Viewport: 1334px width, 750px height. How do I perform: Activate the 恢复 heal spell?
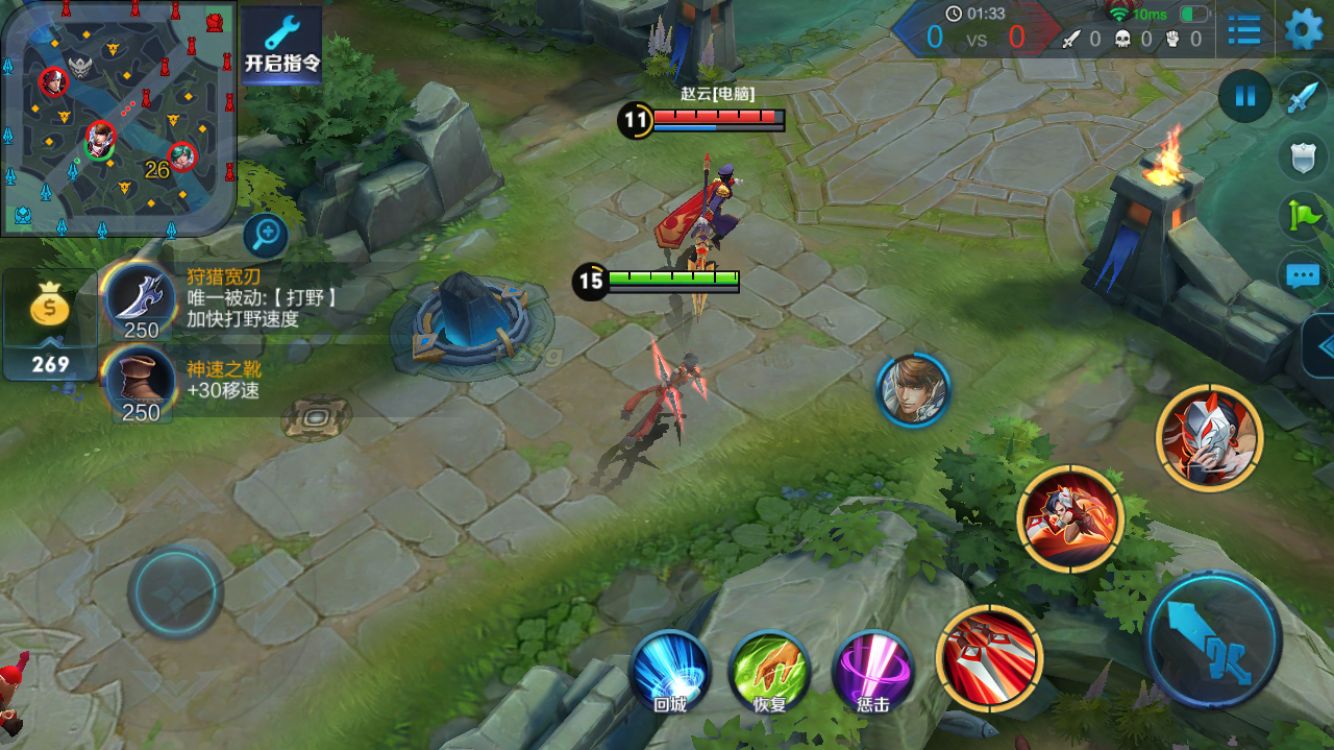tap(770, 671)
